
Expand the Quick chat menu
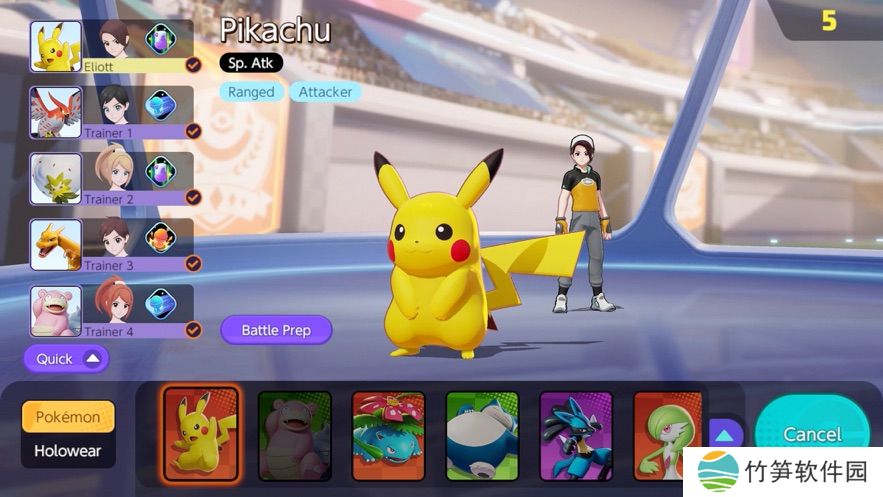click(x=66, y=358)
